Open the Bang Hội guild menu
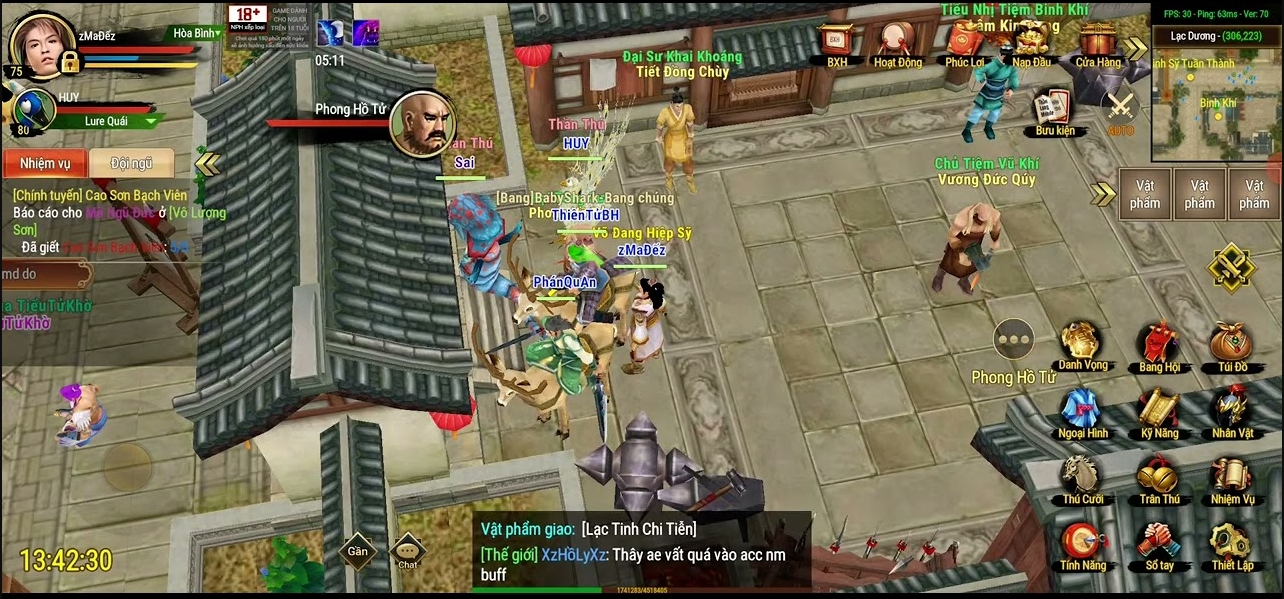Screen dimensions: 1284x599 coord(1159,346)
